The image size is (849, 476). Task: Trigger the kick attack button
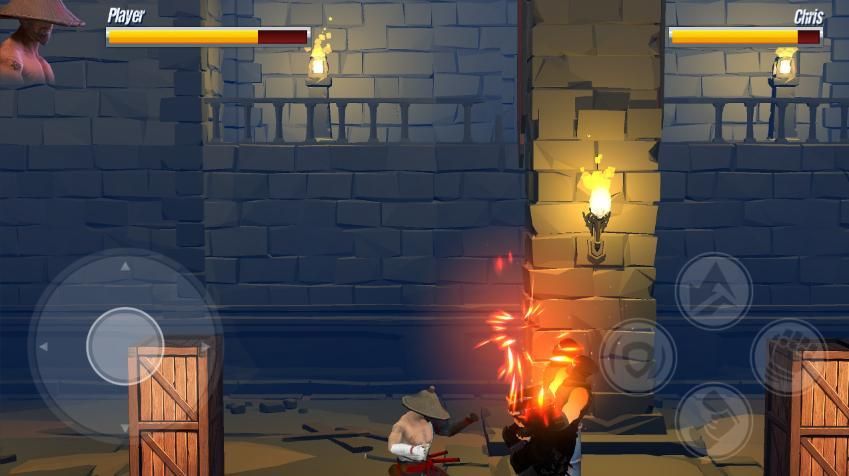pos(713,420)
